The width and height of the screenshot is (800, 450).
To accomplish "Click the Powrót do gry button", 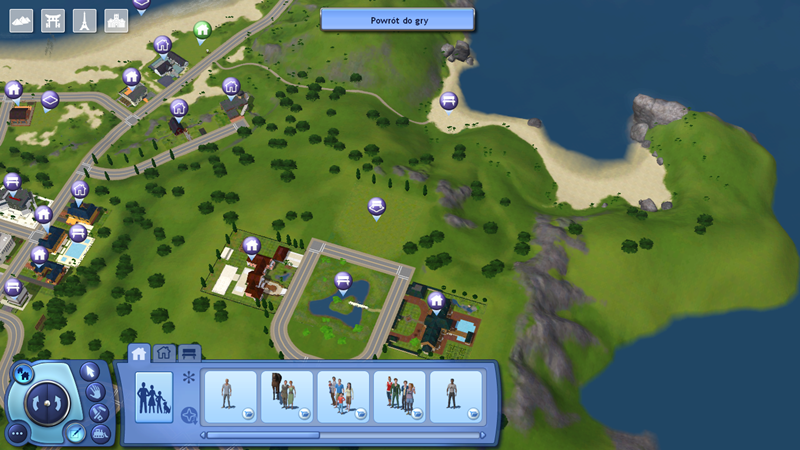I will (x=397, y=20).
